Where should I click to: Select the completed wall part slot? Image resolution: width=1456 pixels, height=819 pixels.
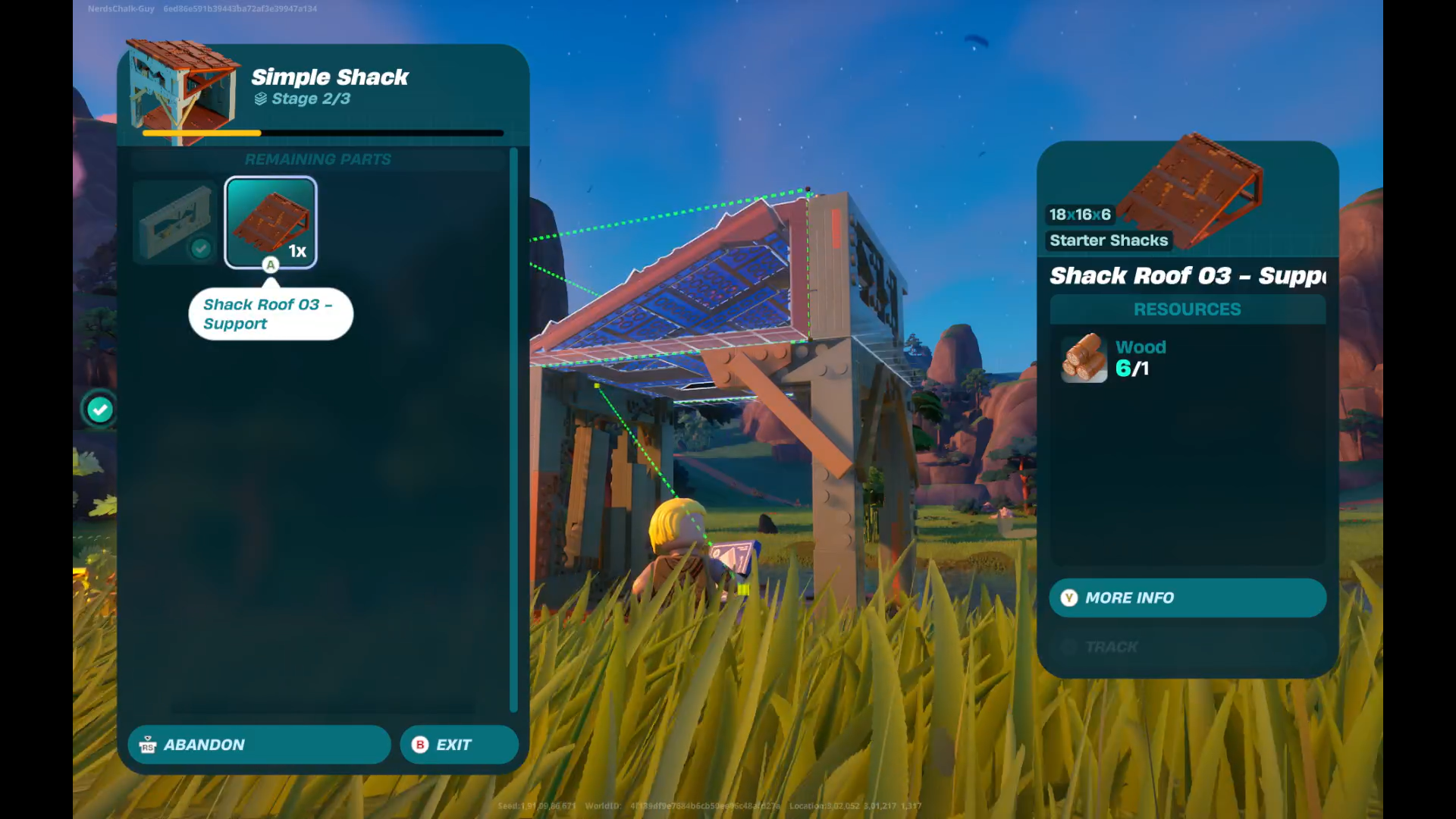(x=175, y=222)
